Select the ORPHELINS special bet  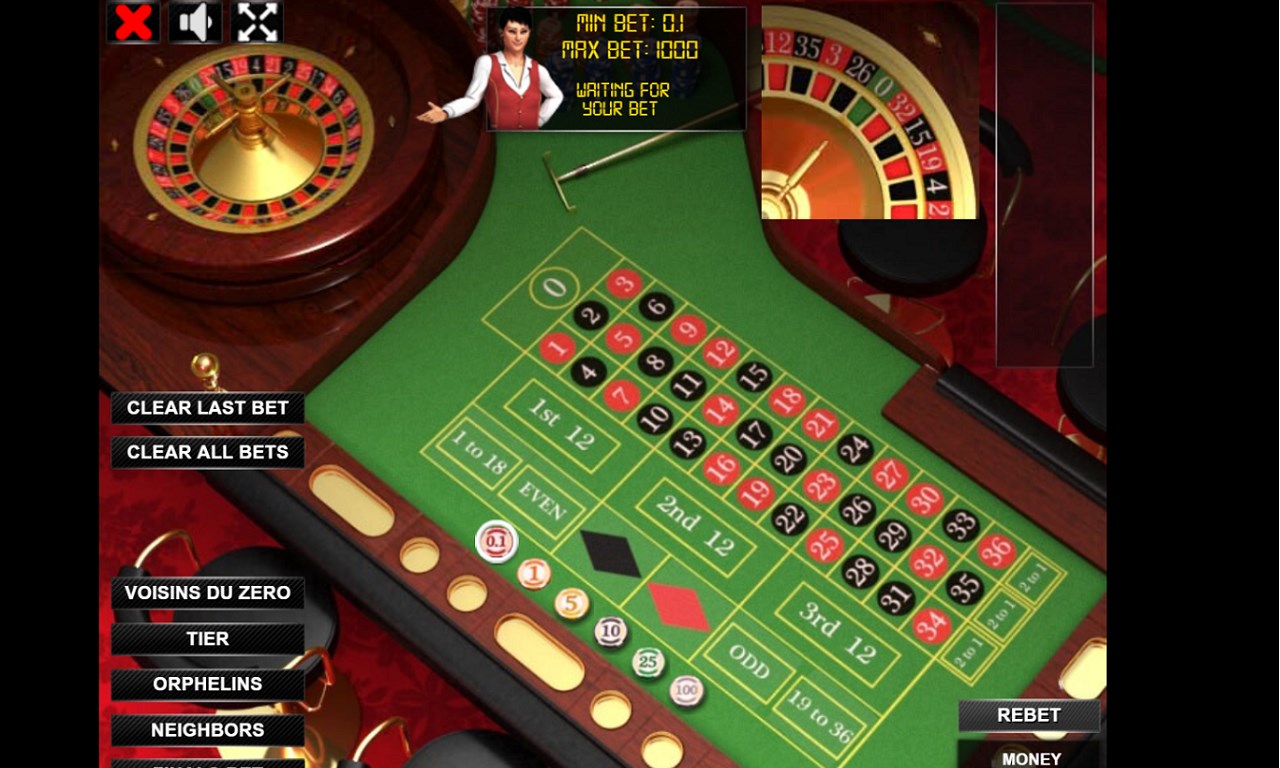tap(206, 684)
